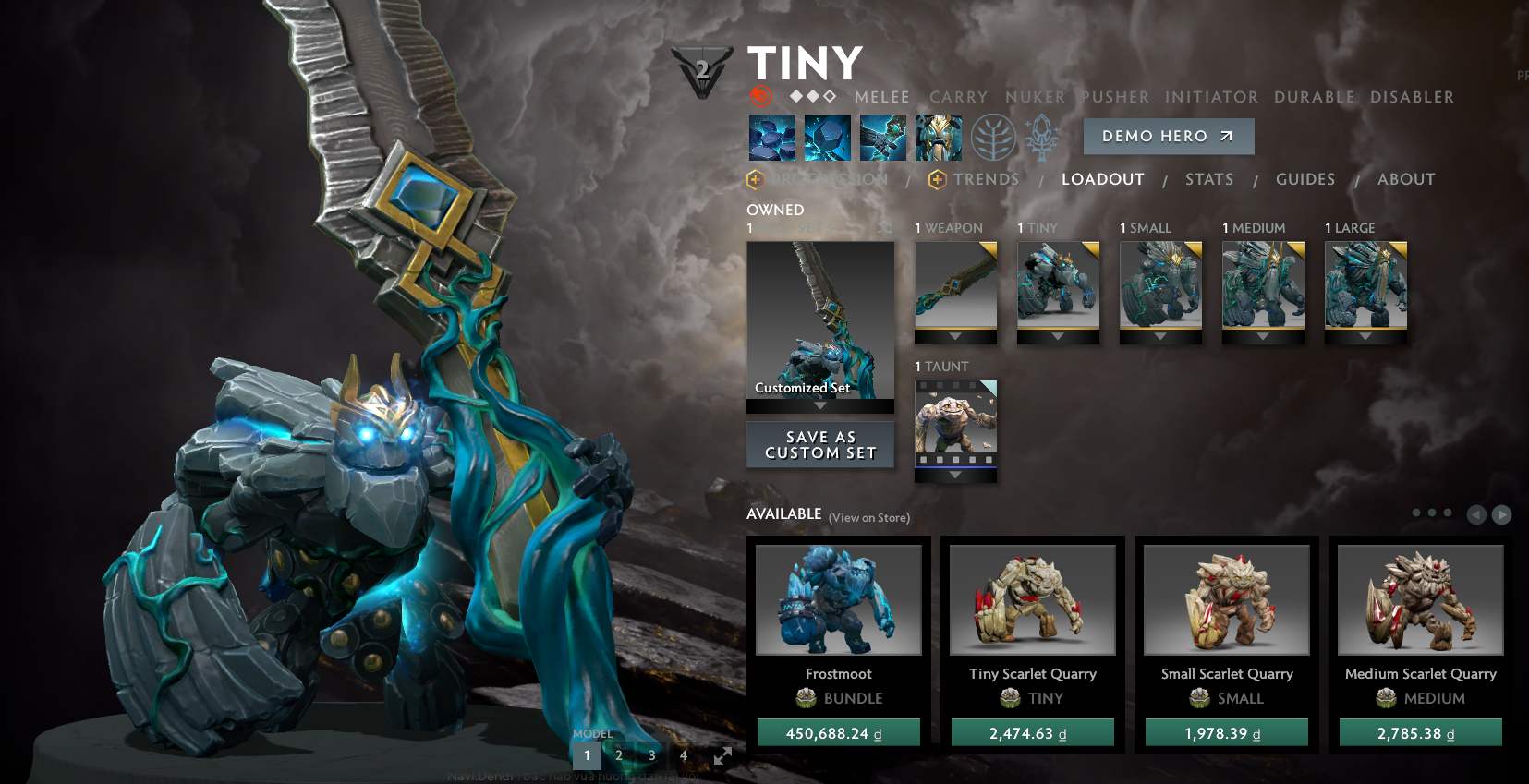Open the GUIDES tab

click(1305, 179)
